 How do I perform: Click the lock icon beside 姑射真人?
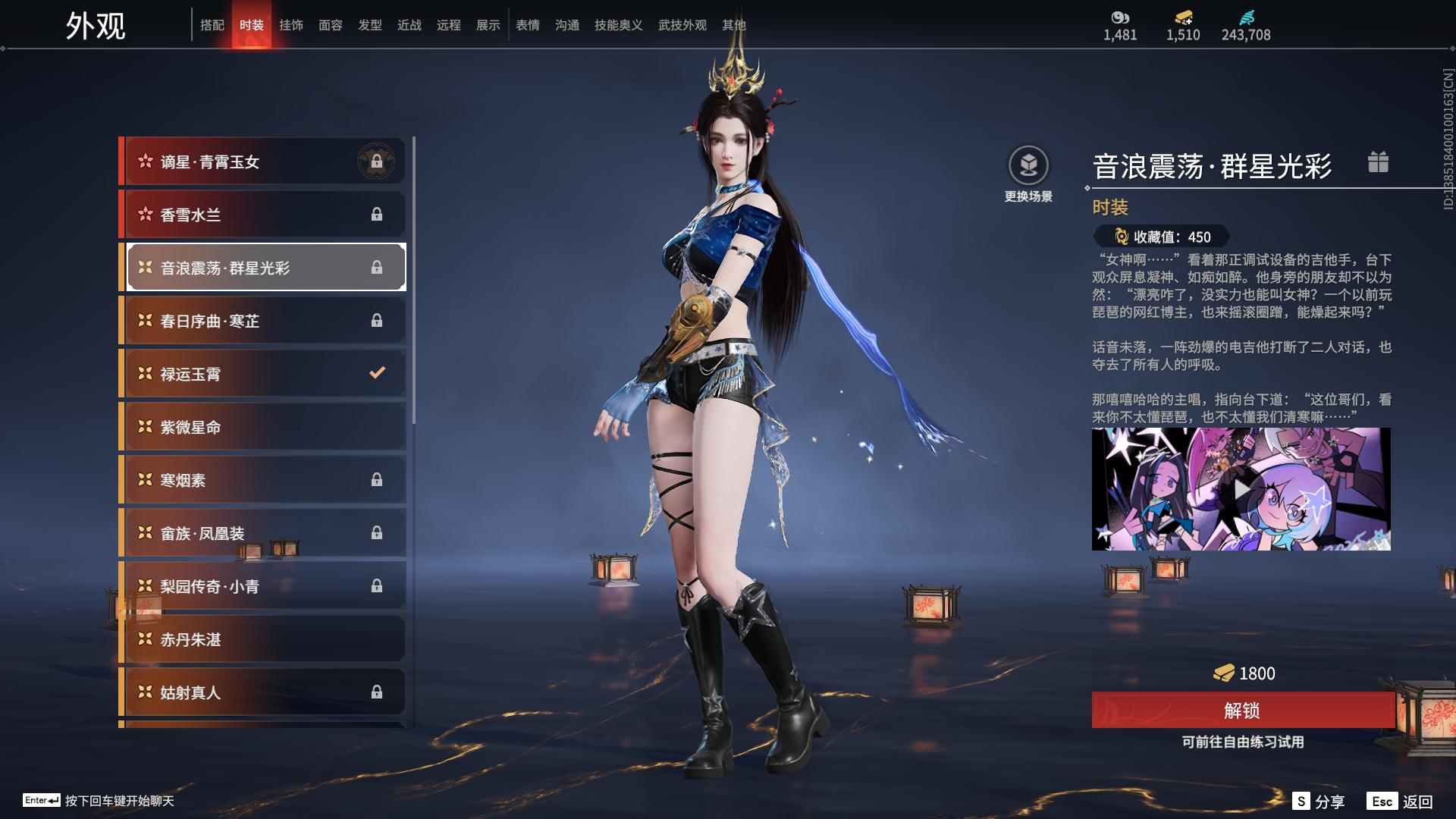click(x=378, y=692)
